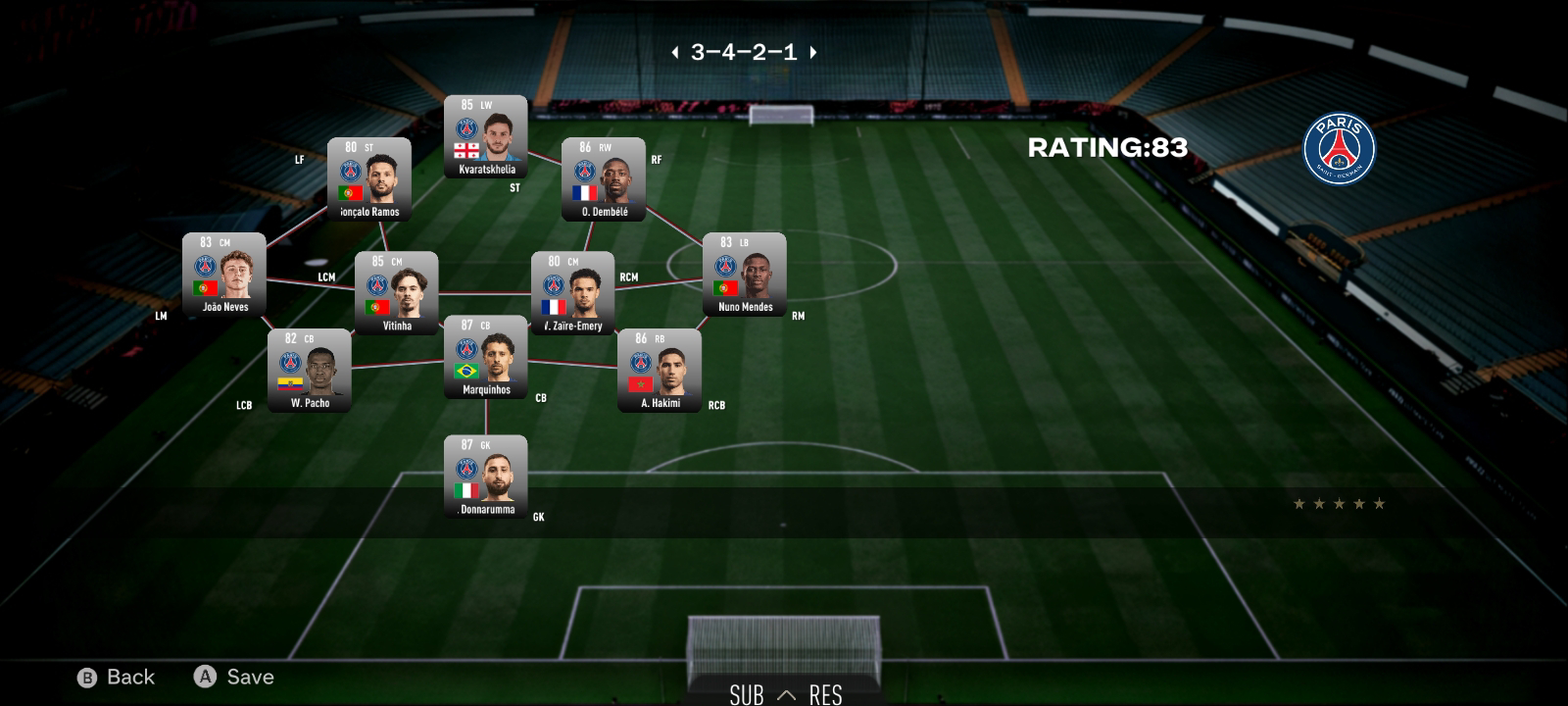Select Gonçalo Ramos's striker card
Screen dimensions: 1568x706
coord(369,179)
